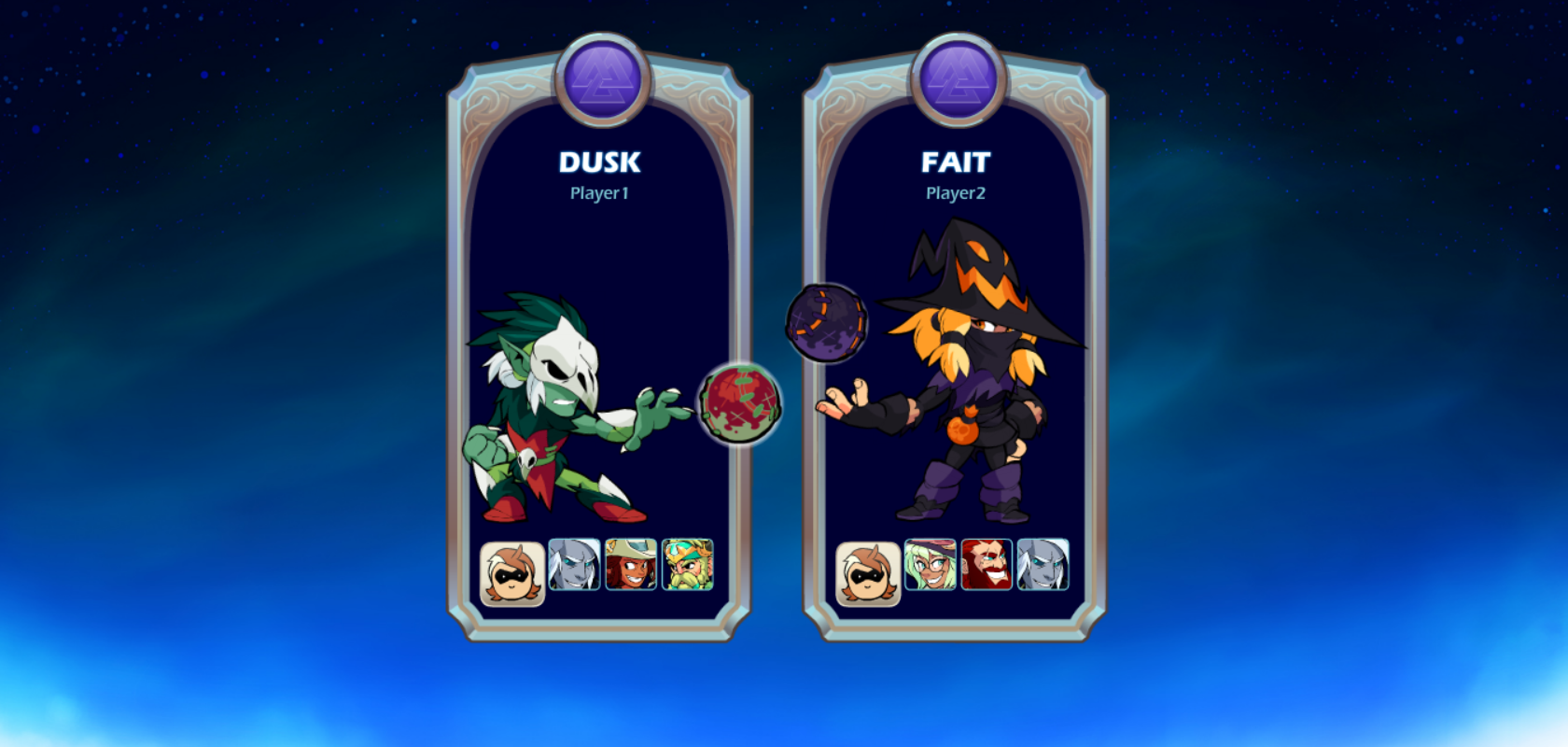Viewport: 1568px width, 747px height.
Task: Select the FAIT nameplate
Action: [955, 162]
